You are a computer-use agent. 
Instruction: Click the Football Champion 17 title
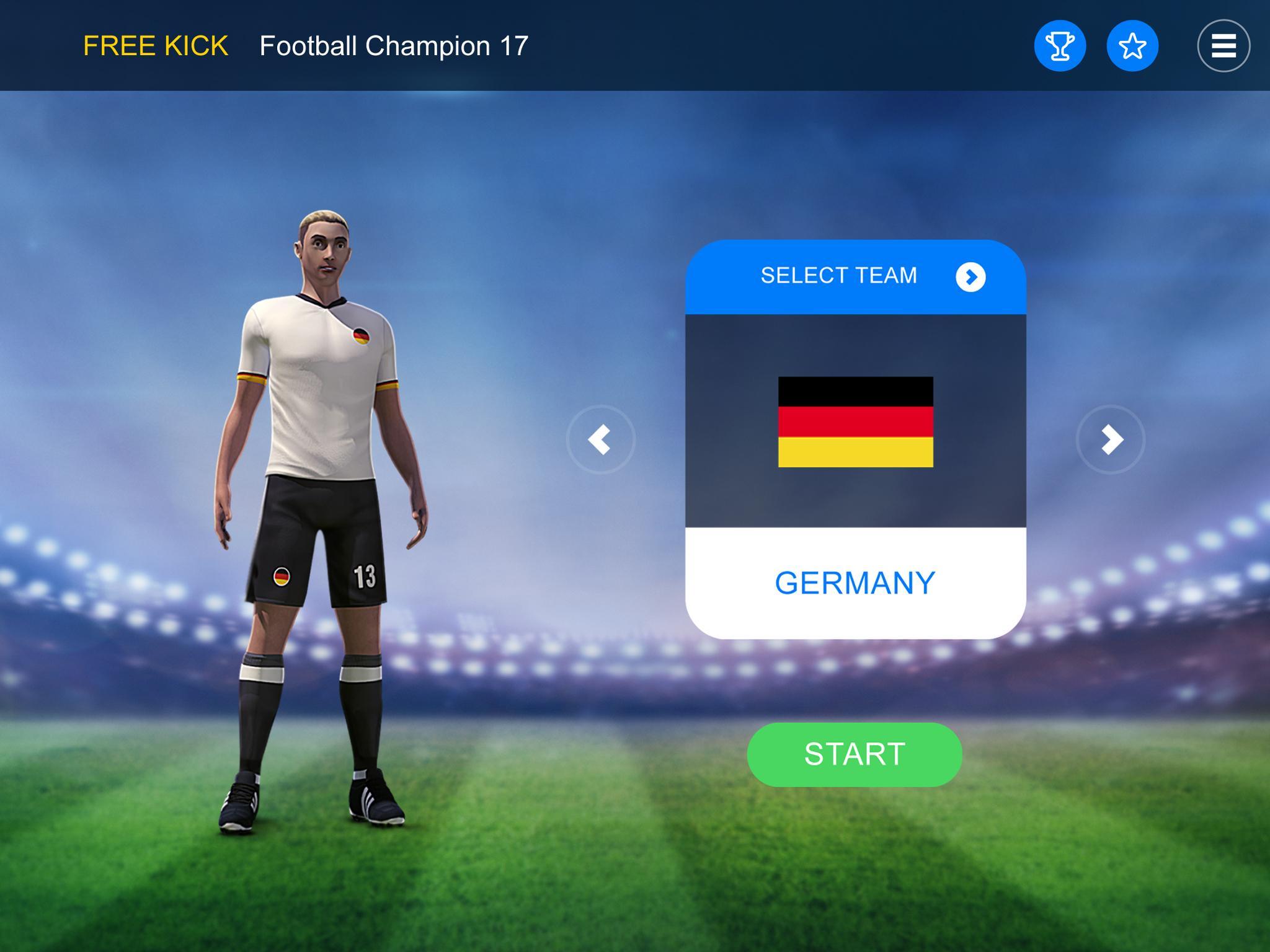393,44
